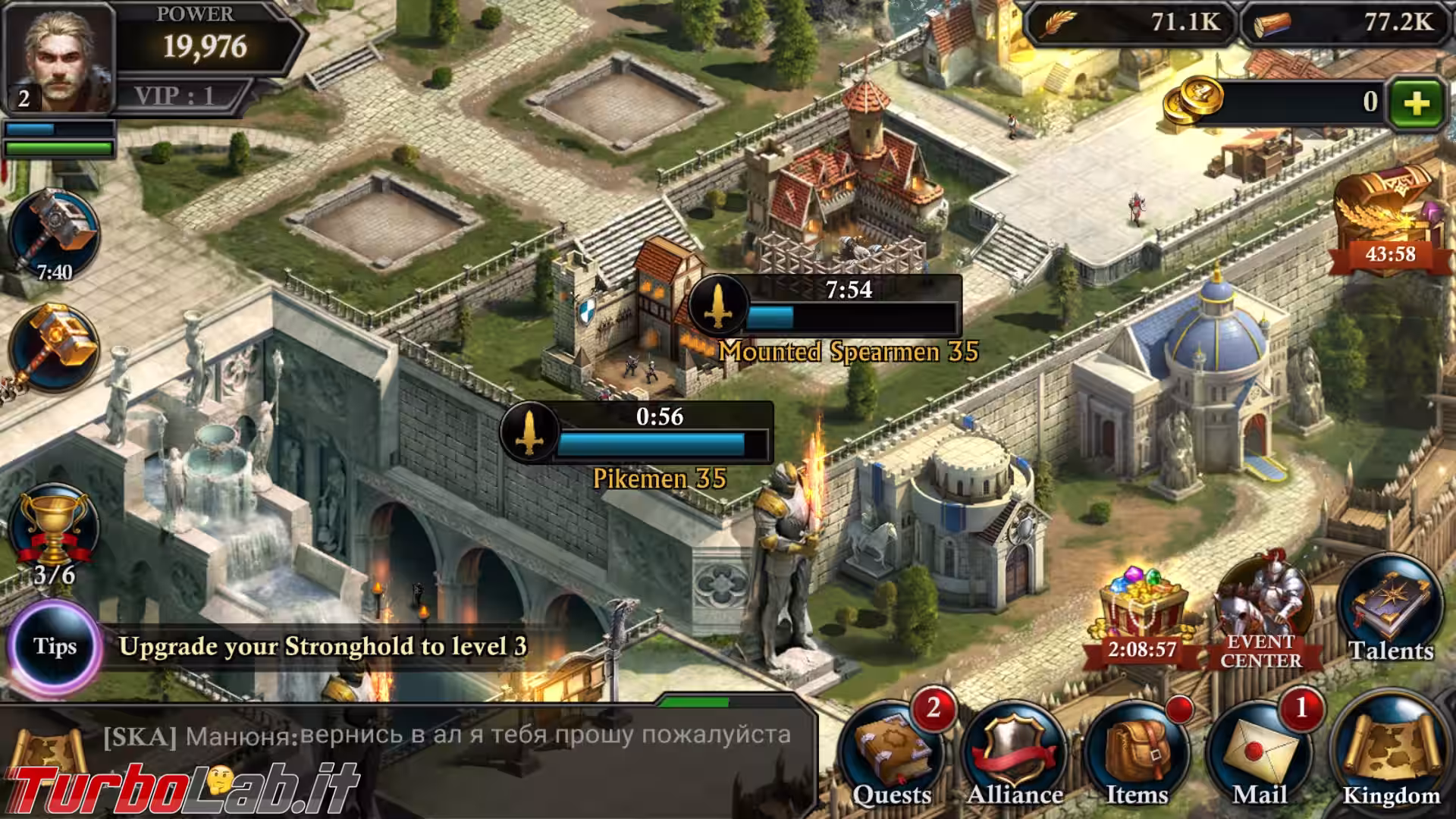Tap the green plus to buy gold
Image resolution: width=1456 pixels, height=819 pixels.
pyautogui.click(x=1416, y=102)
